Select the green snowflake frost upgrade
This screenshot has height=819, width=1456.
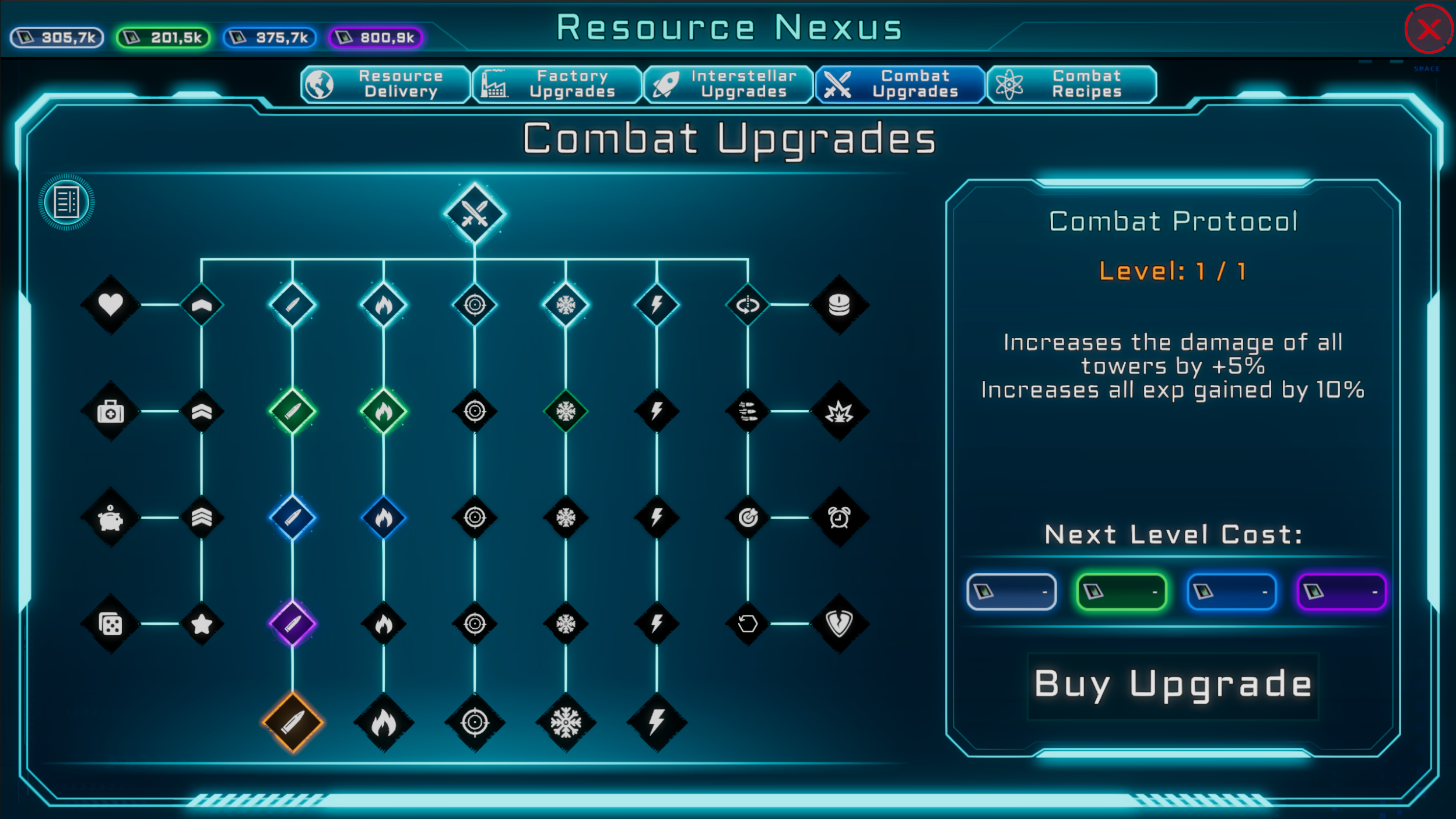click(x=565, y=410)
